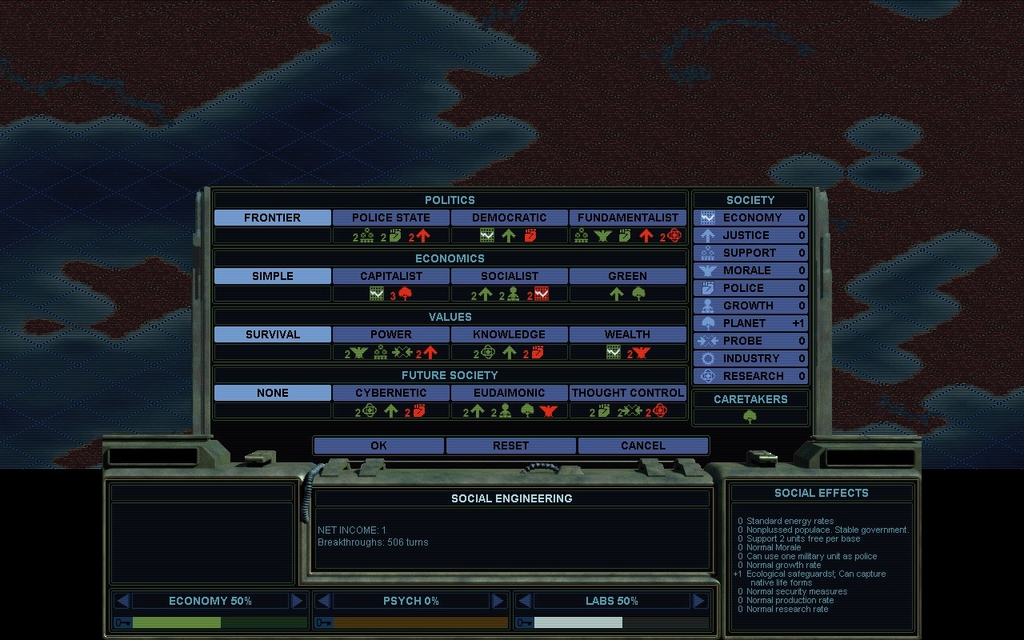This screenshot has width=1024, height=640.
Task: Choose Democratic politics
Action: coord(509,217)
